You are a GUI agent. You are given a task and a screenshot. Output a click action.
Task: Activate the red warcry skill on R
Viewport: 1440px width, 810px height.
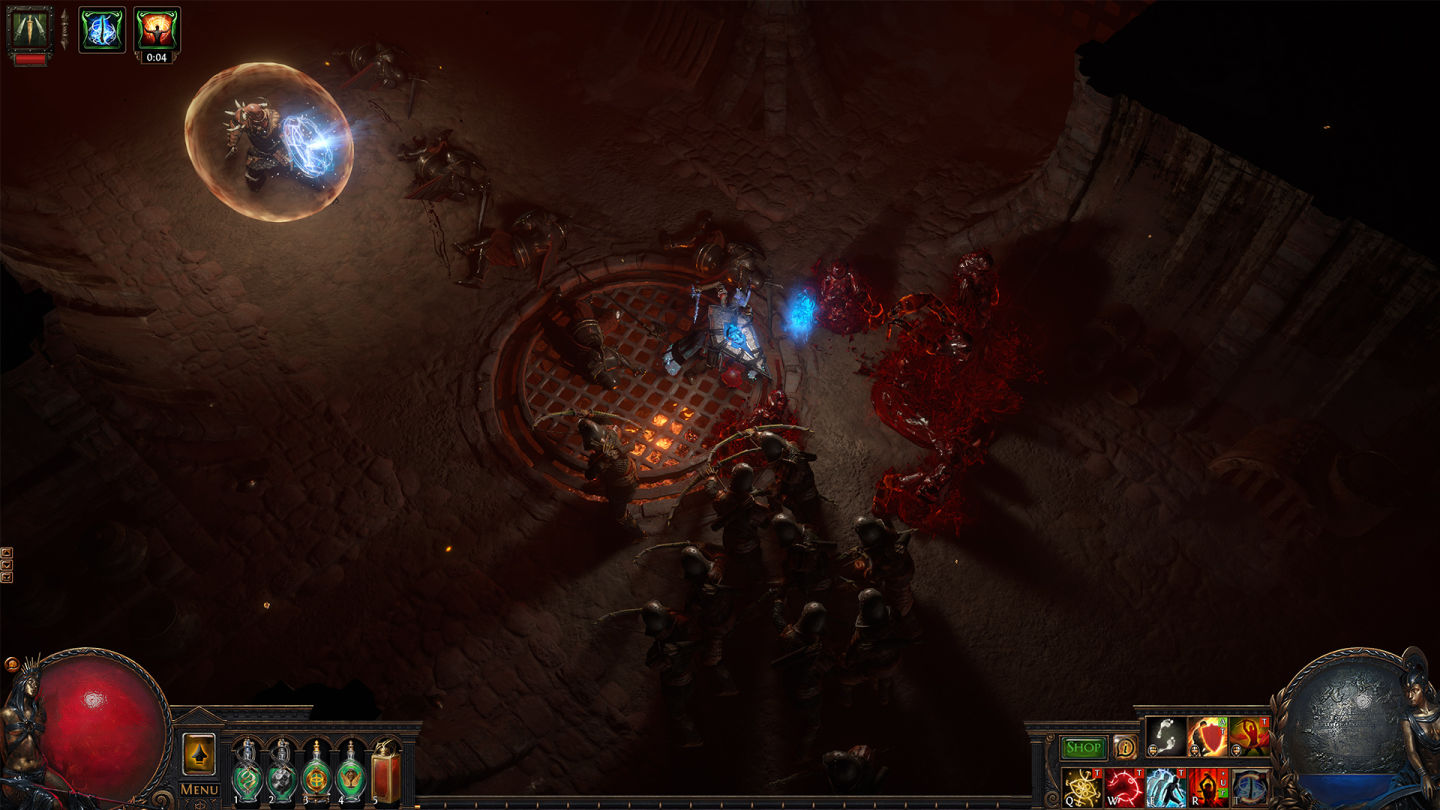[1208, 787]
